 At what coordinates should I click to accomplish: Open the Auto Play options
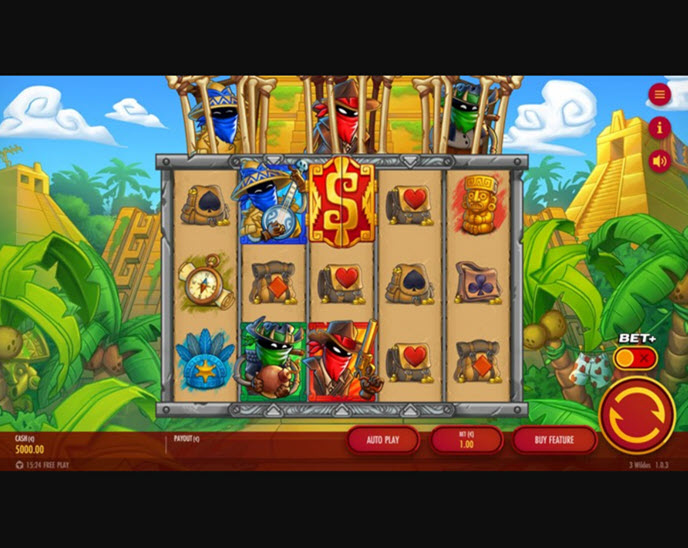click(x=382, y=440)
